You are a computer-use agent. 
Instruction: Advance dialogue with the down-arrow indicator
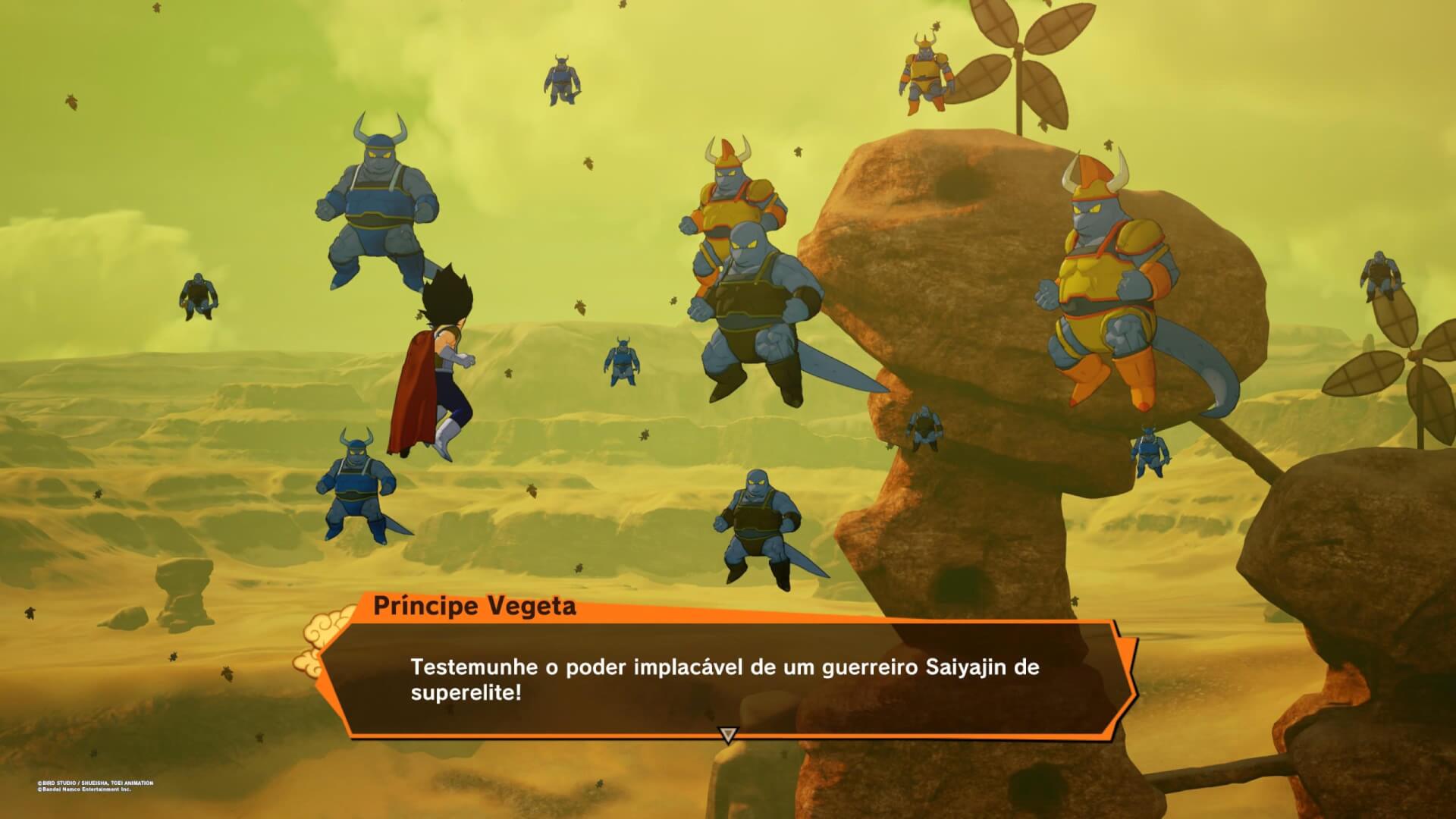pyautogui.click(x=728, y=735)
